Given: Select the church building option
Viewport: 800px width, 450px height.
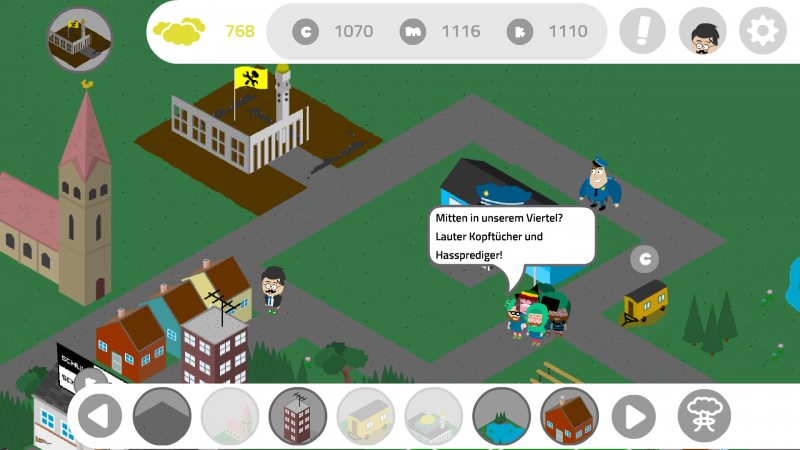Looking at the screenshot, I should pyautogui.click(x=230, y=415).
